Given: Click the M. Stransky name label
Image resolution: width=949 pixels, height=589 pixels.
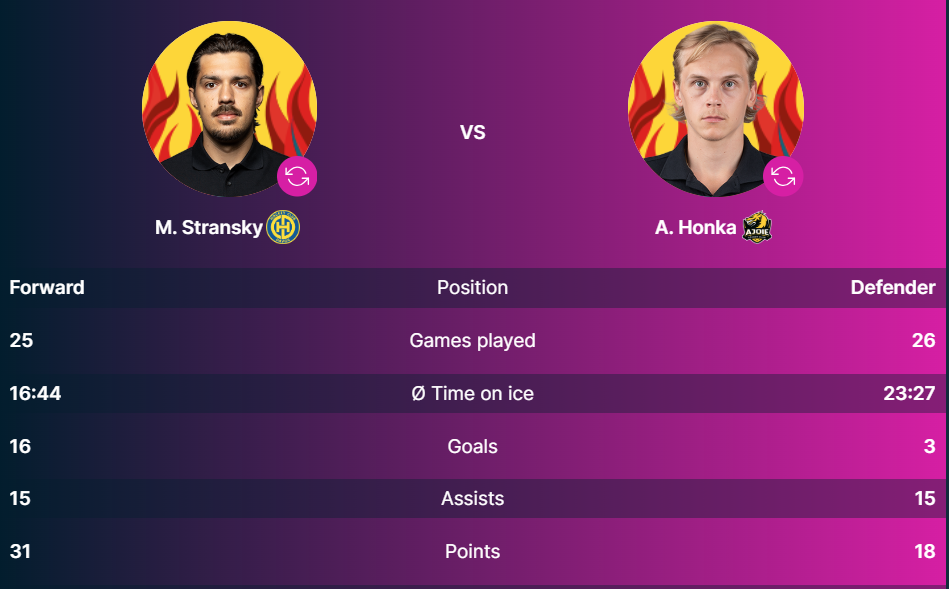Looking at the screenshot, I should [208, 228].
